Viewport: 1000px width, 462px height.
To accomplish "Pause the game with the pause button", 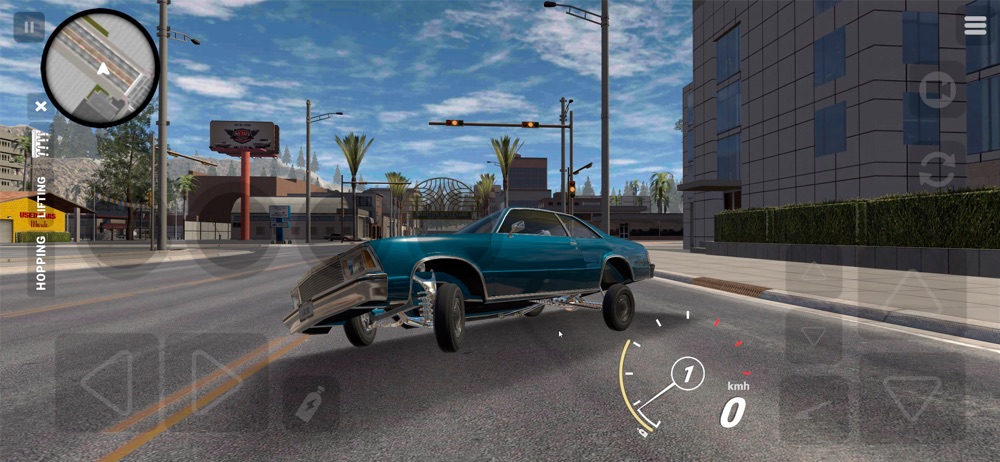I will (x=29, y=26).
